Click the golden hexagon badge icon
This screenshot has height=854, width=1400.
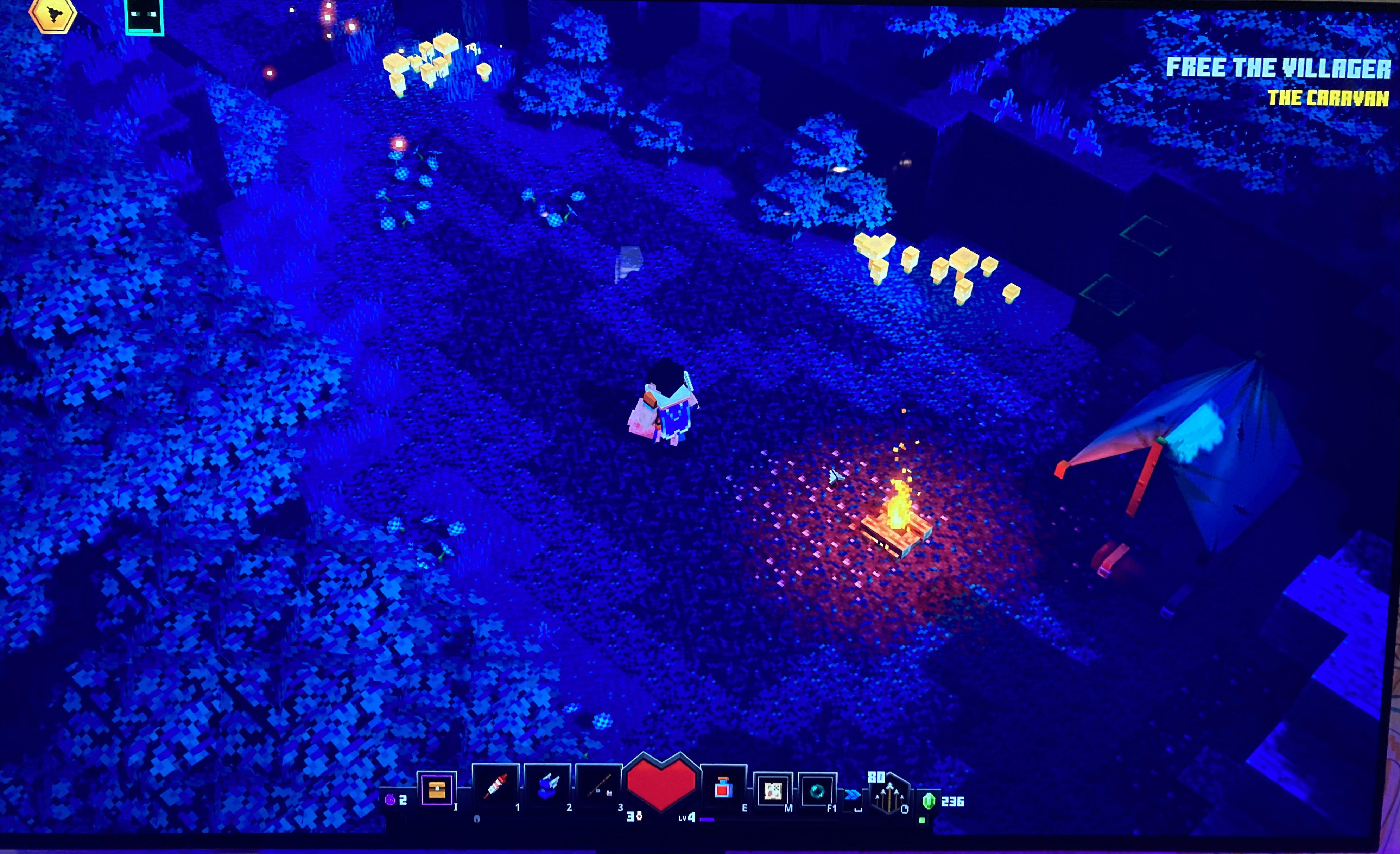point(53,14)
